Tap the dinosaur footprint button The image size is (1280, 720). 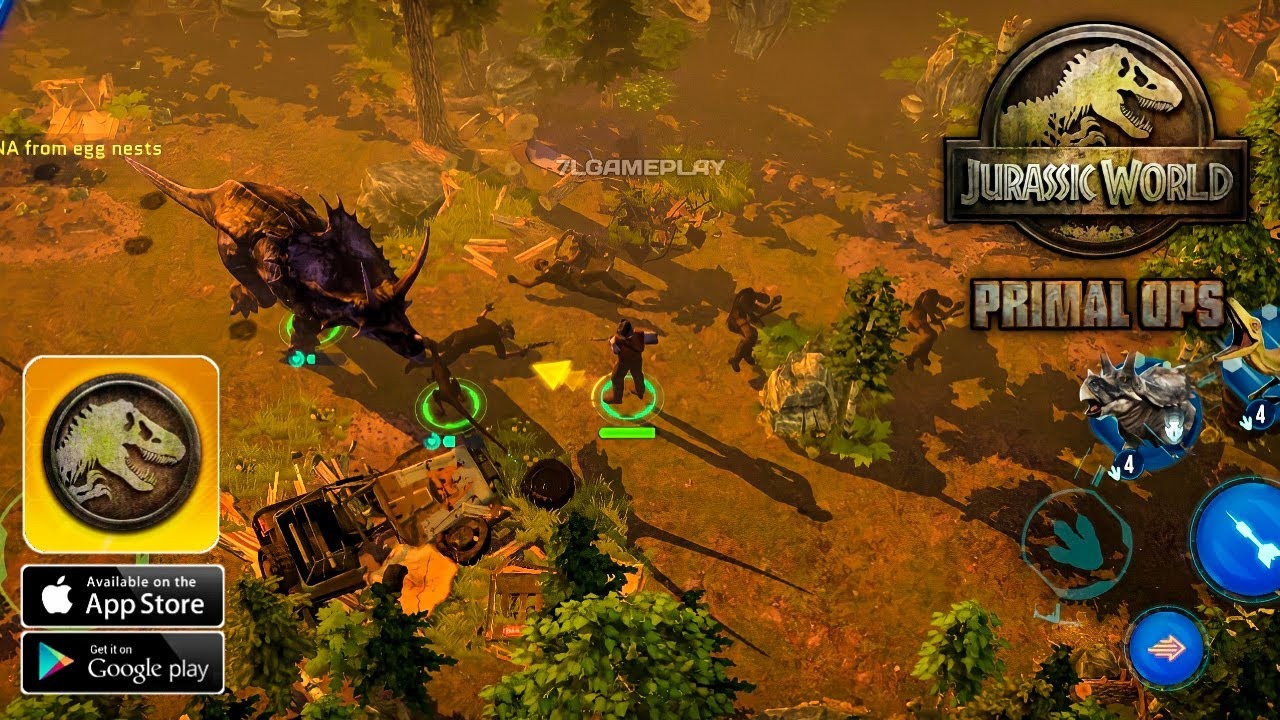click(x=1076, y=542)
